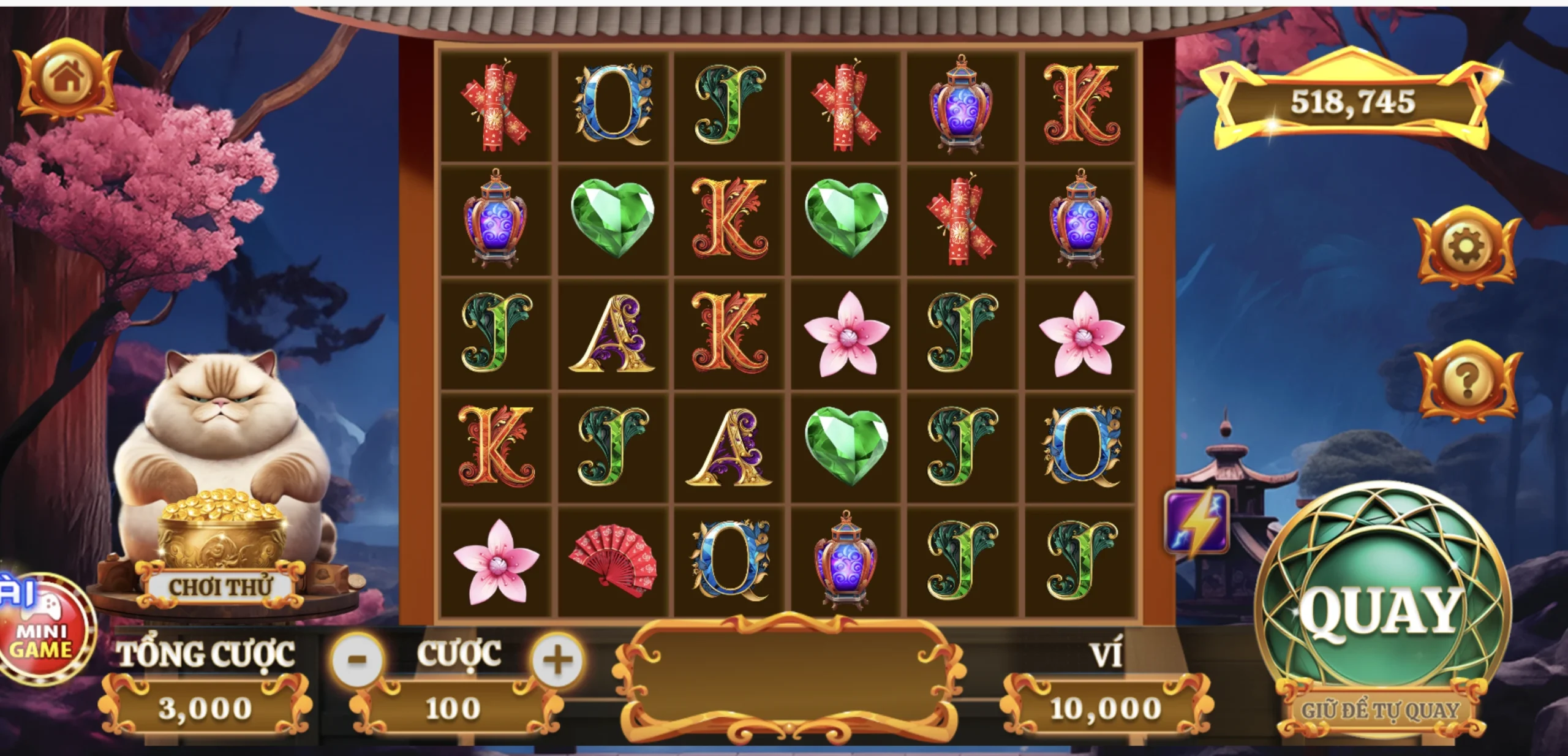Open the Mini Game bubble
The width and height of the screenshot is (1568, 756).
[43, 631]
